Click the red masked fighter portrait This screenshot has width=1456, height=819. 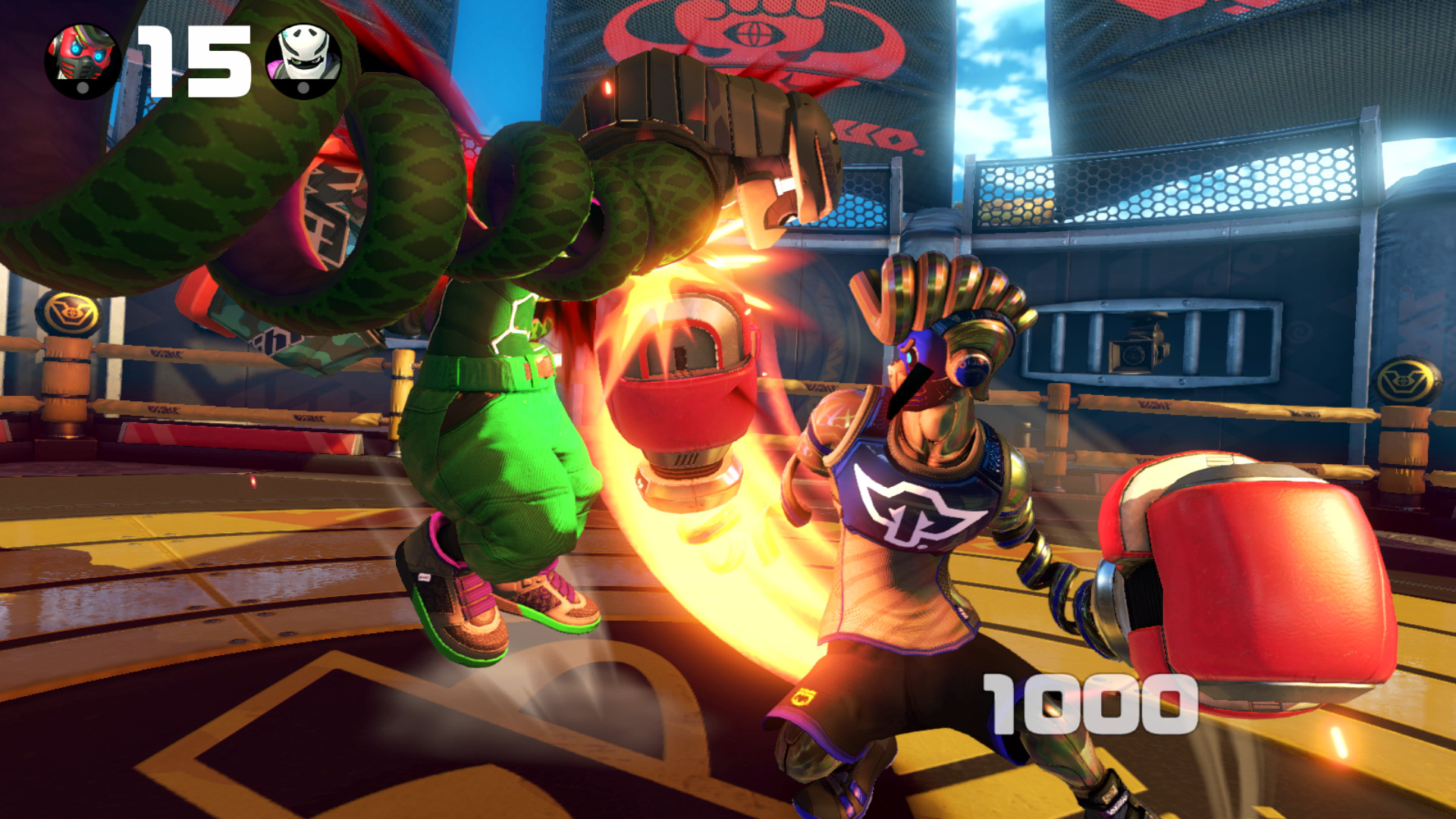82,59
